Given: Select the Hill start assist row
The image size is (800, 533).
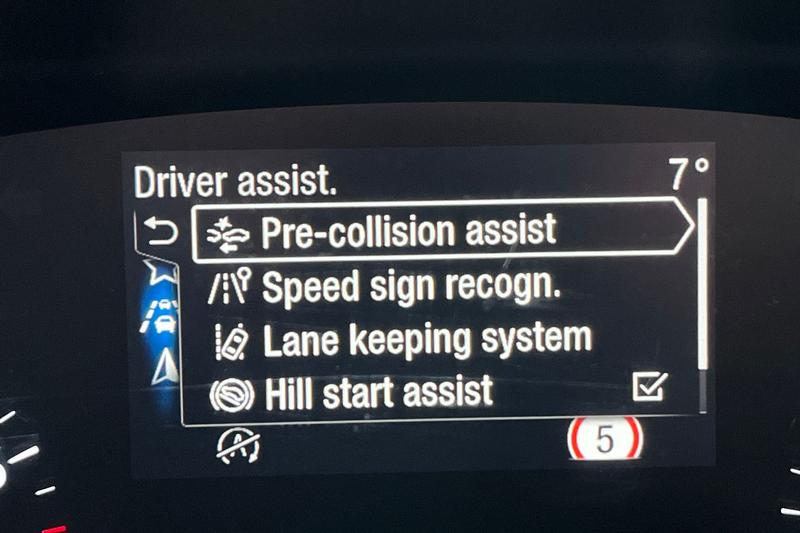Looking at the screenshot, I should click(380, 391).
